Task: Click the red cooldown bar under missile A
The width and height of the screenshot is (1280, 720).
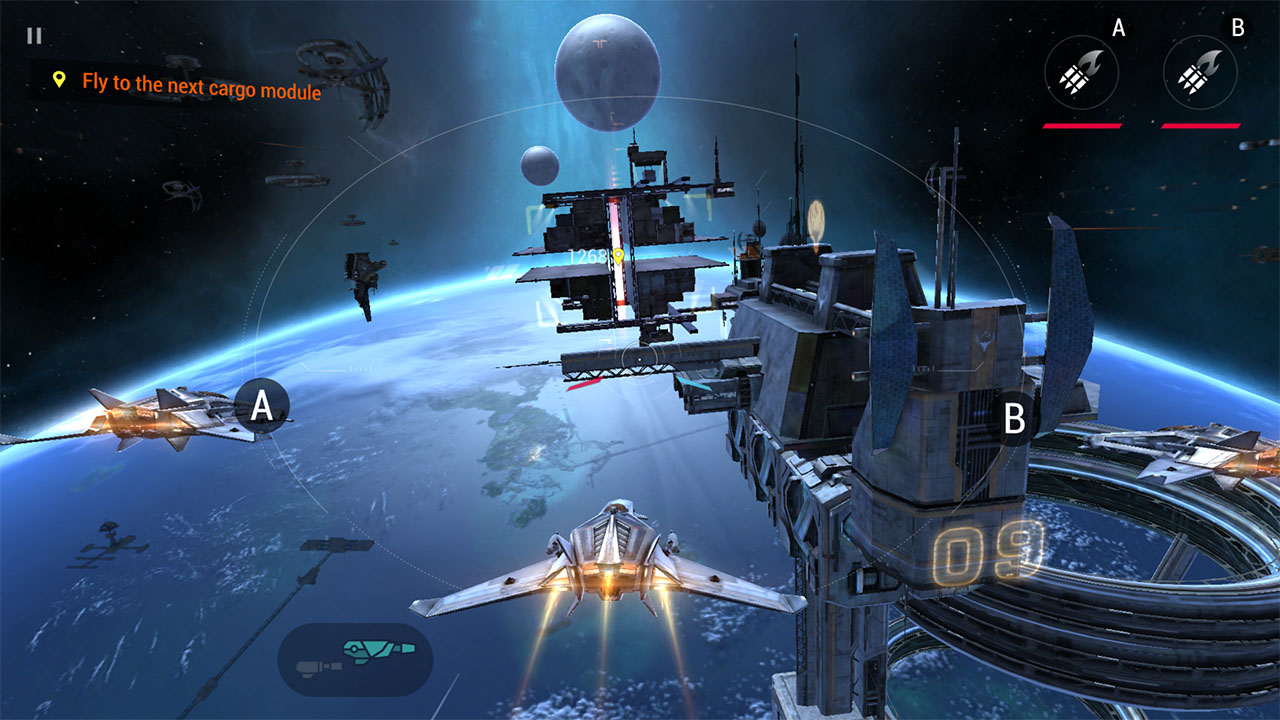Action: click(1081, 125)
